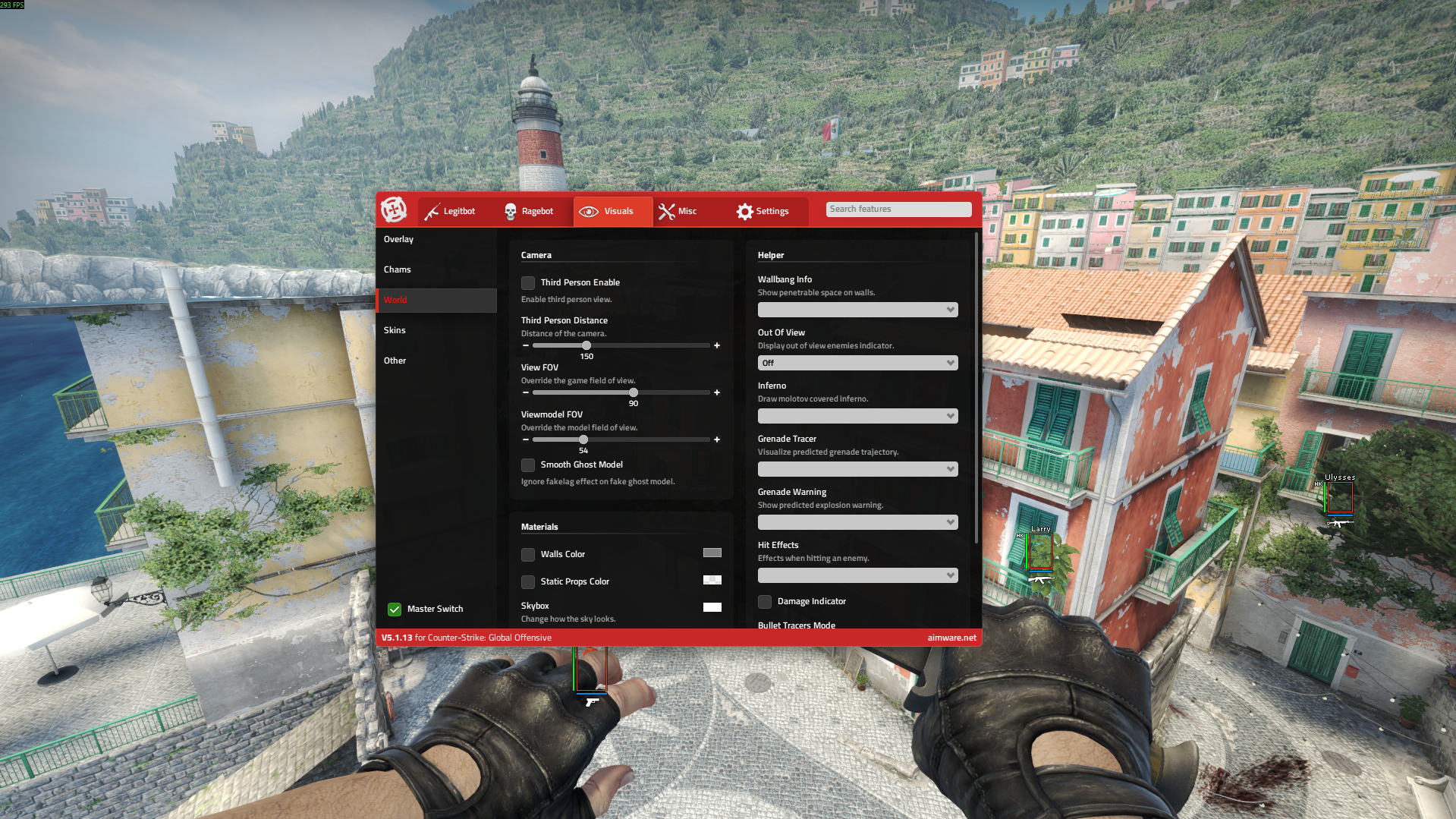
Task: Open Misc via the wrench icon
Action: coord(667,211)
